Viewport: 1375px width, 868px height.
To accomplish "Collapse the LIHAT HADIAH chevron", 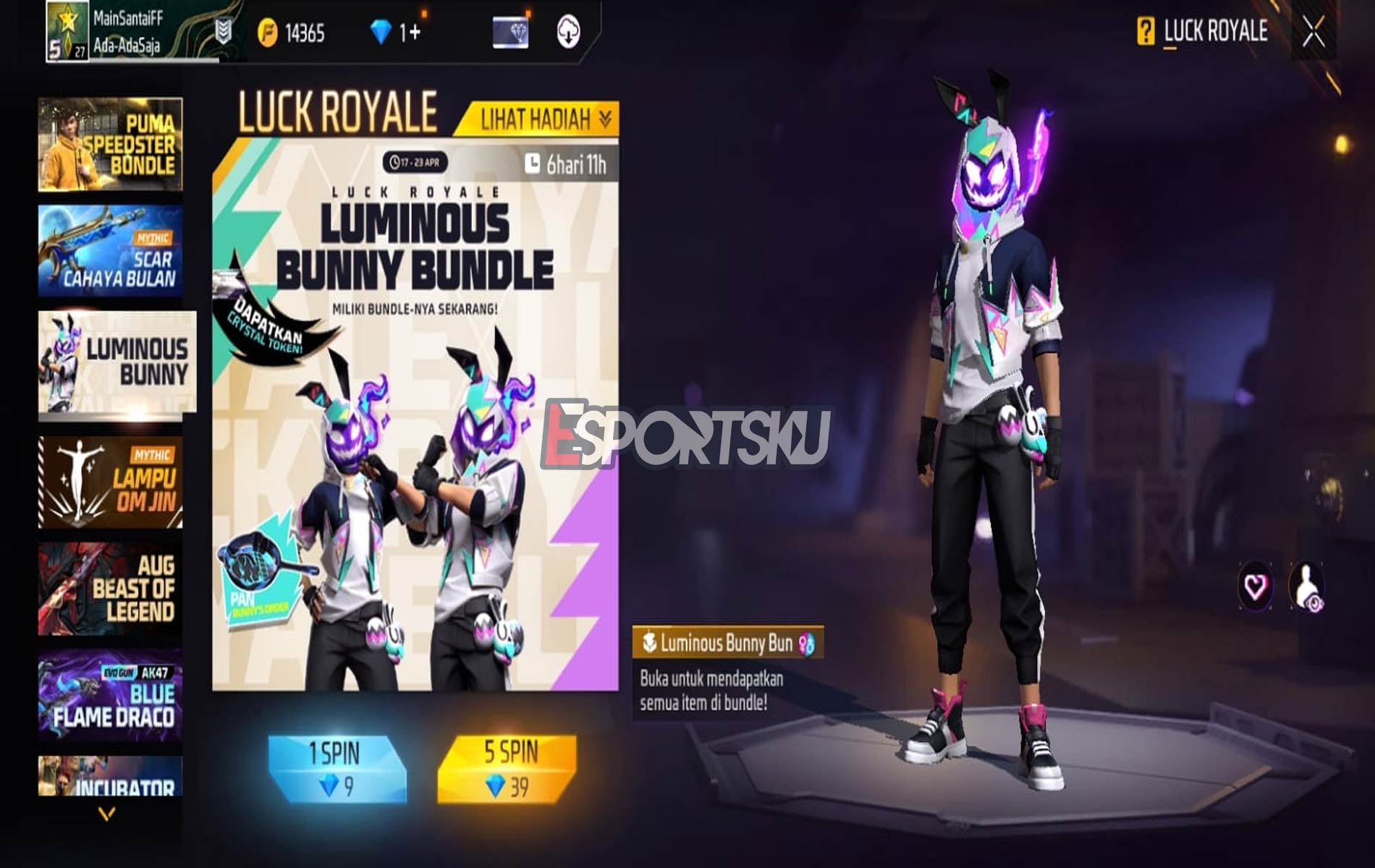I will (x=606, y=118).
